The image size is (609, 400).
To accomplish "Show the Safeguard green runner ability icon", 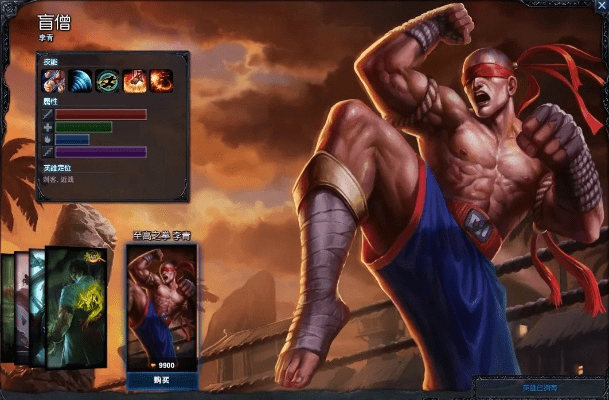I will pos(107,79).
